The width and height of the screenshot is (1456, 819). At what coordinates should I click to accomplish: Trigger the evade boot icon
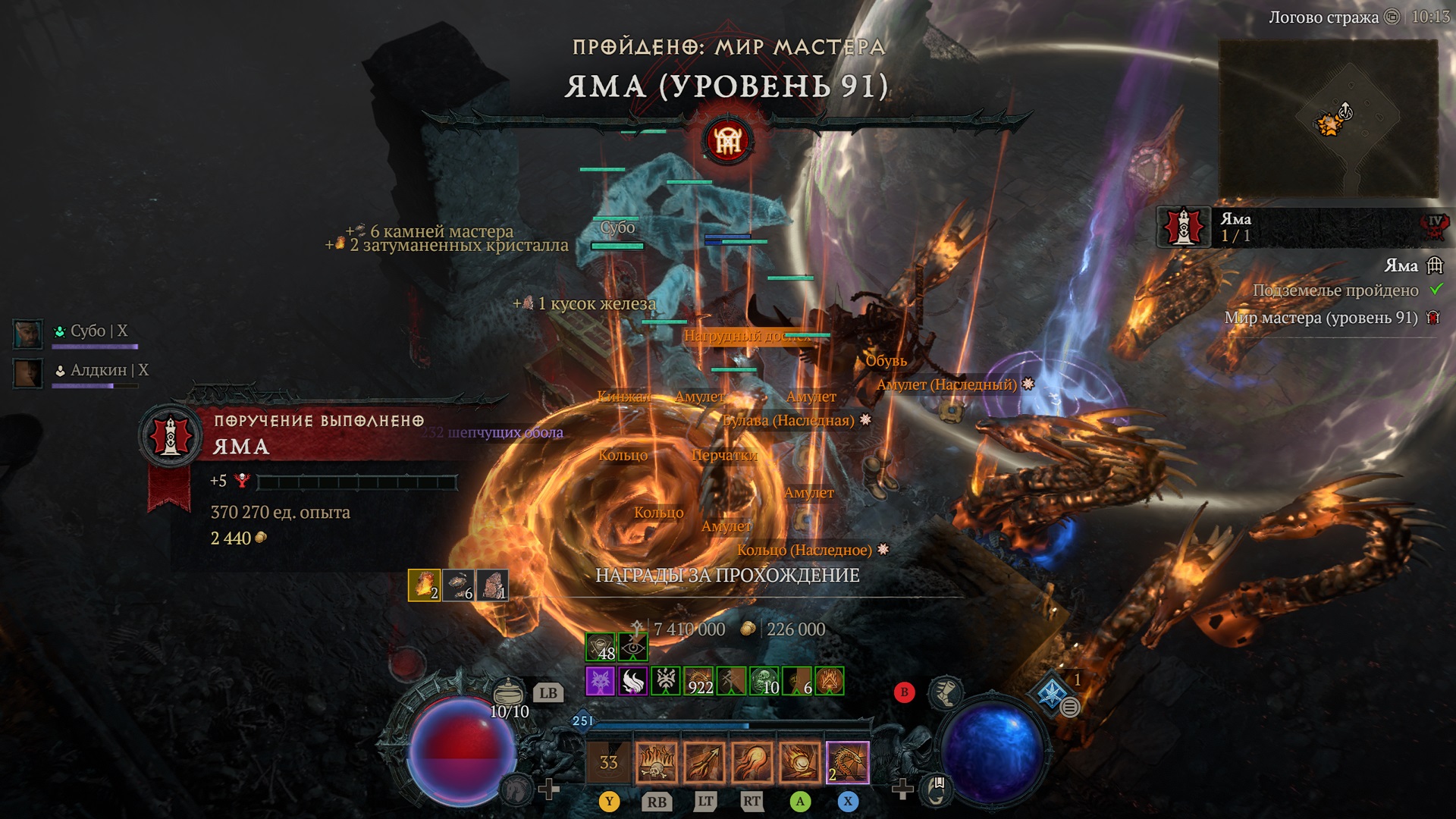[x=946, y=692]
